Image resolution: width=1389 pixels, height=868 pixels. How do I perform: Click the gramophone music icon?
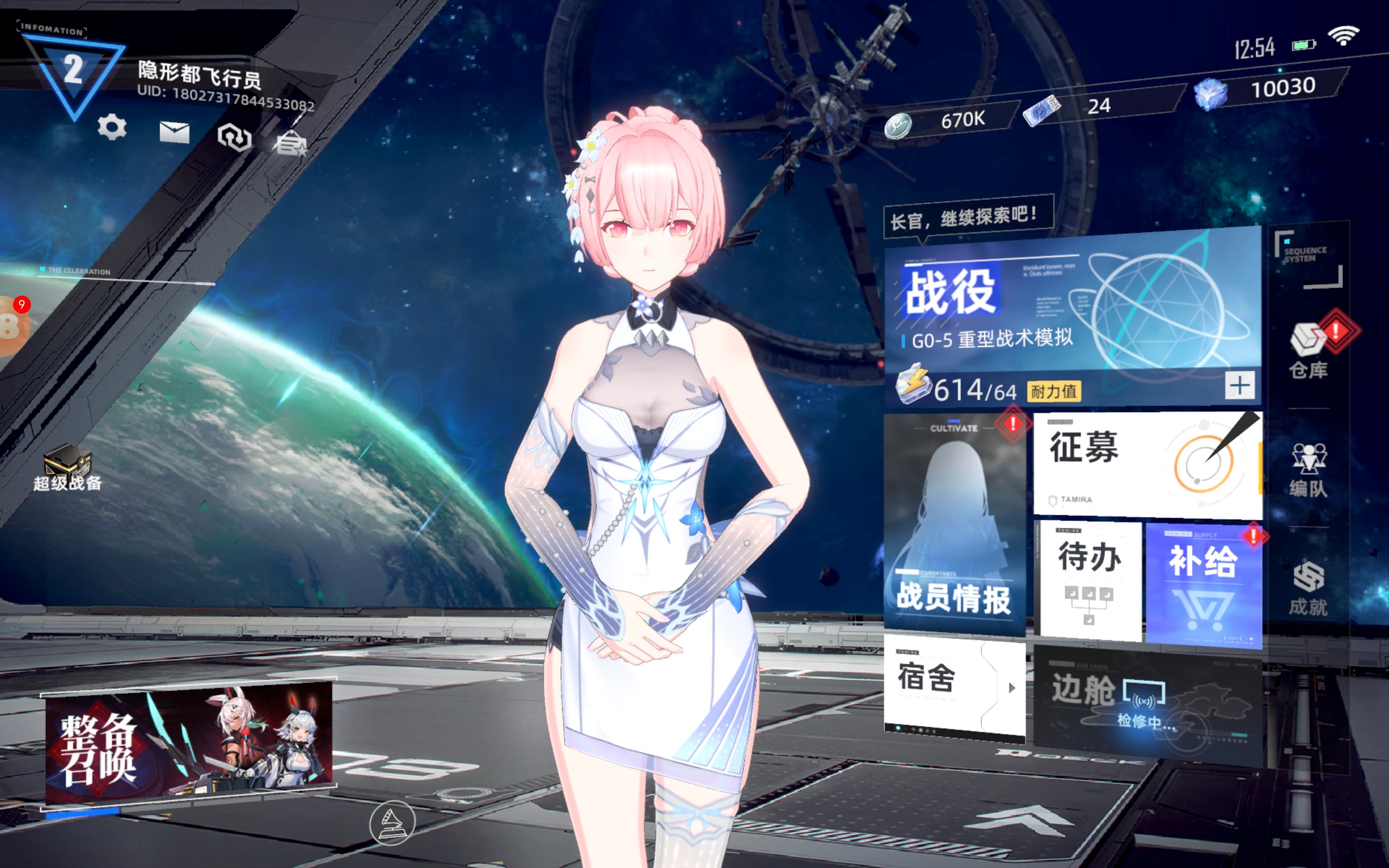click(392, 822)
